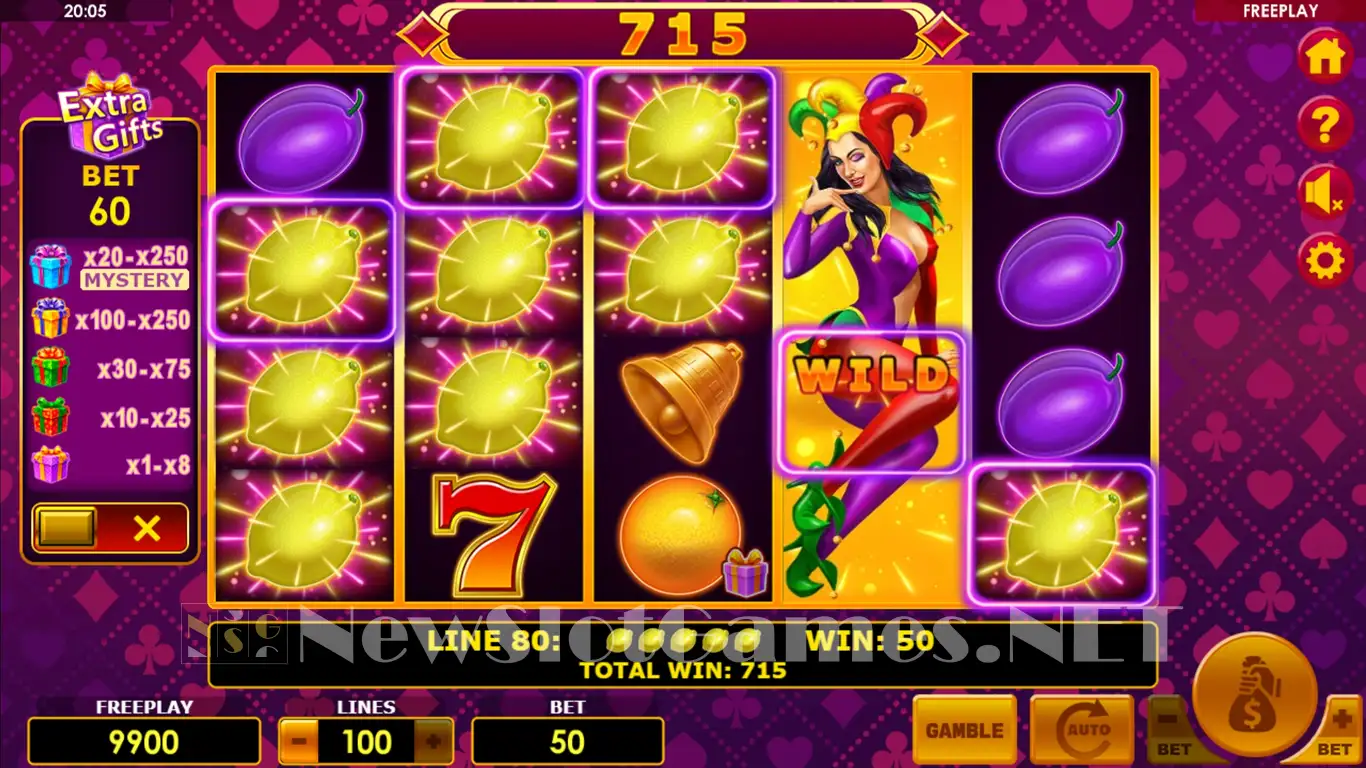Disable Extra Gifts with the red X
The image size is (1366, 768).
tap(146, 528)
